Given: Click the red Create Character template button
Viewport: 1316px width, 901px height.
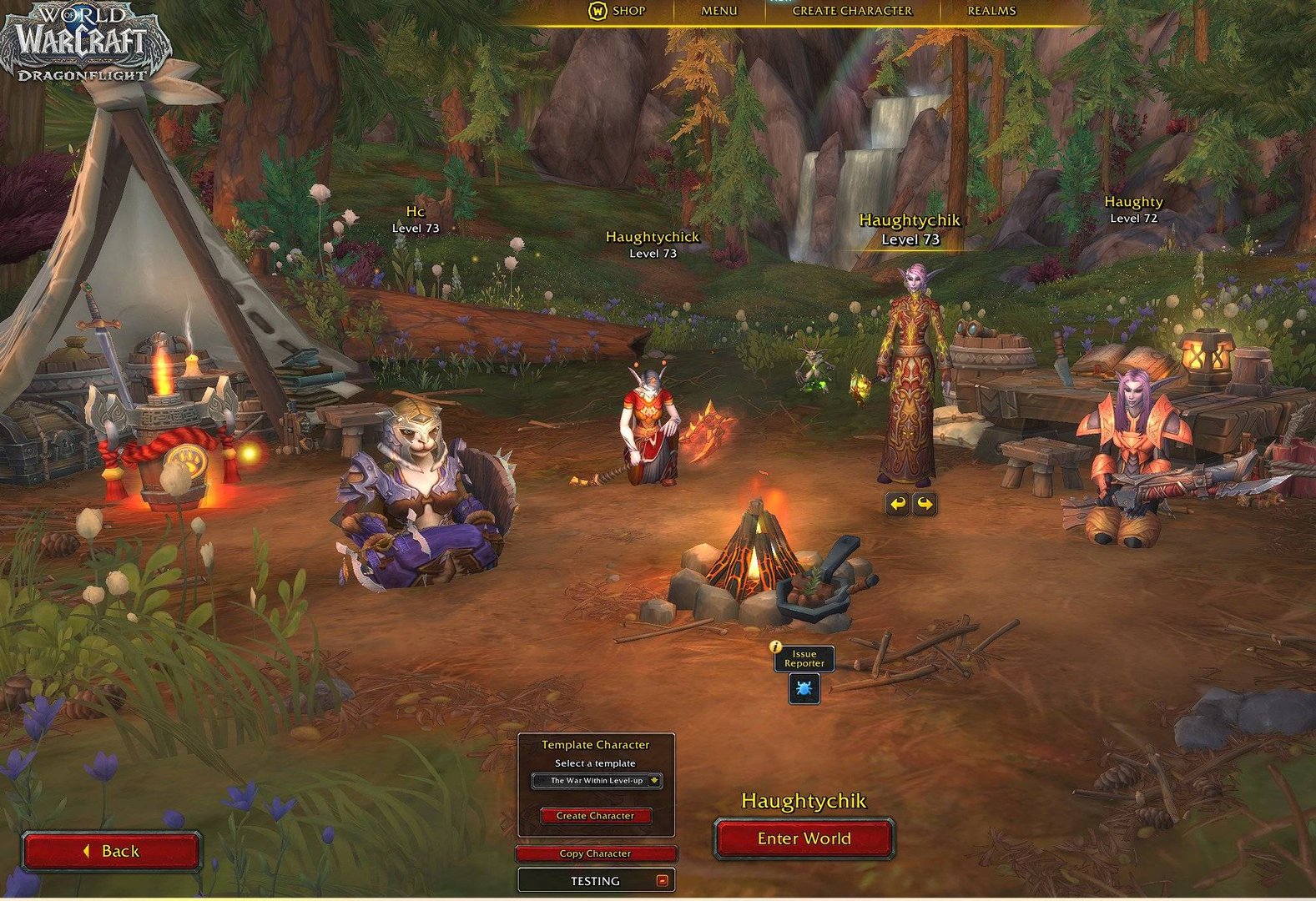Looking at the screenshot, I should [595, 816].
